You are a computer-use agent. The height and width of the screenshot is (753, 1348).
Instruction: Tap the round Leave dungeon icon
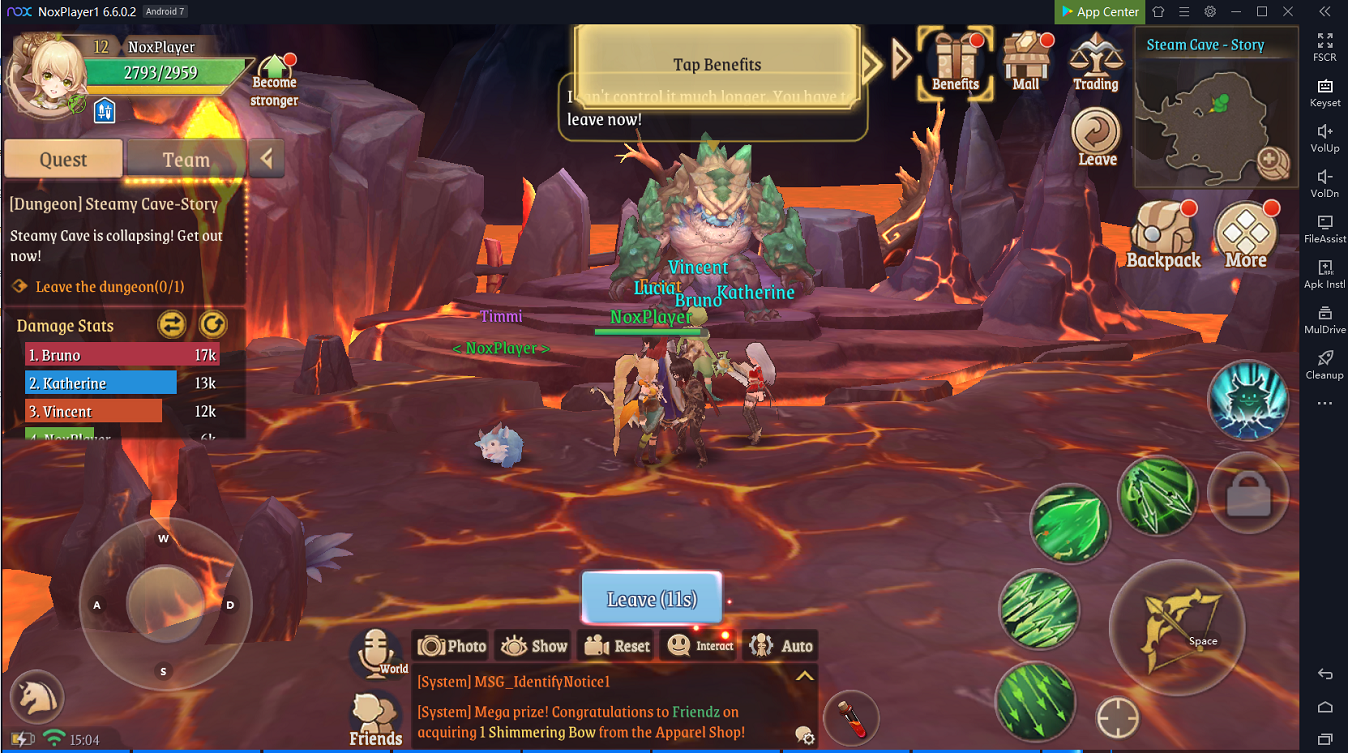pyautogui.click(x=1097, y=137)
